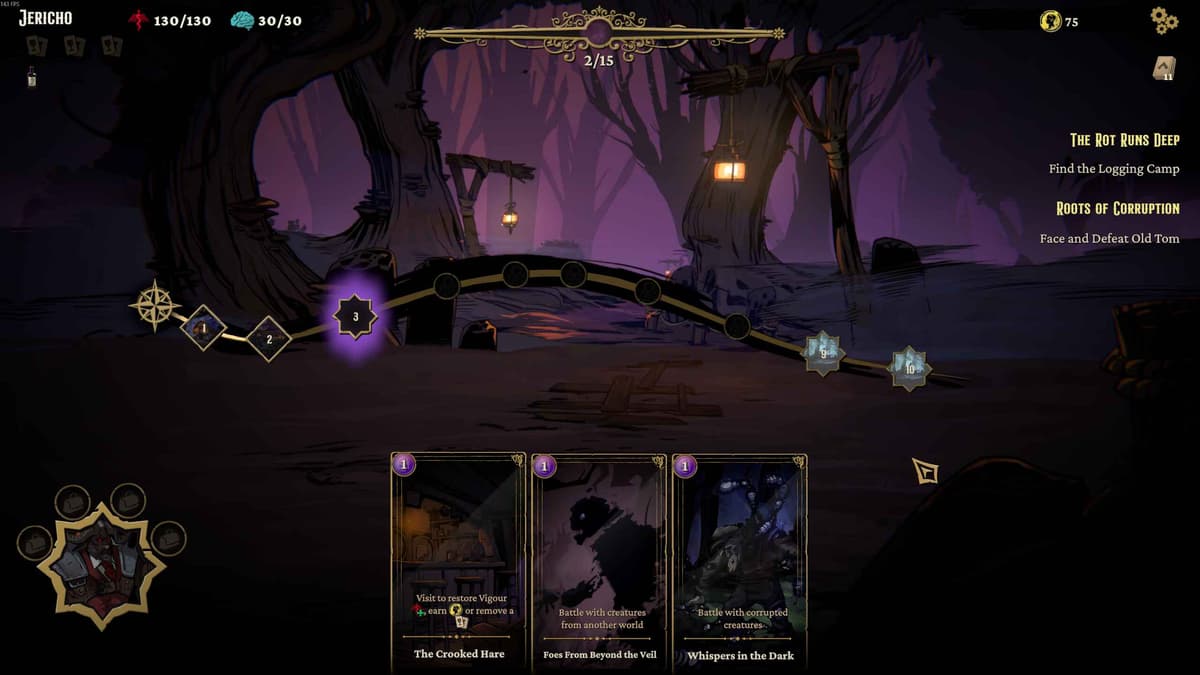The height and width of the screenshot is (675, 1200).
Task: Click the bottle item under Jericho's name
Action: pos(32,77)
